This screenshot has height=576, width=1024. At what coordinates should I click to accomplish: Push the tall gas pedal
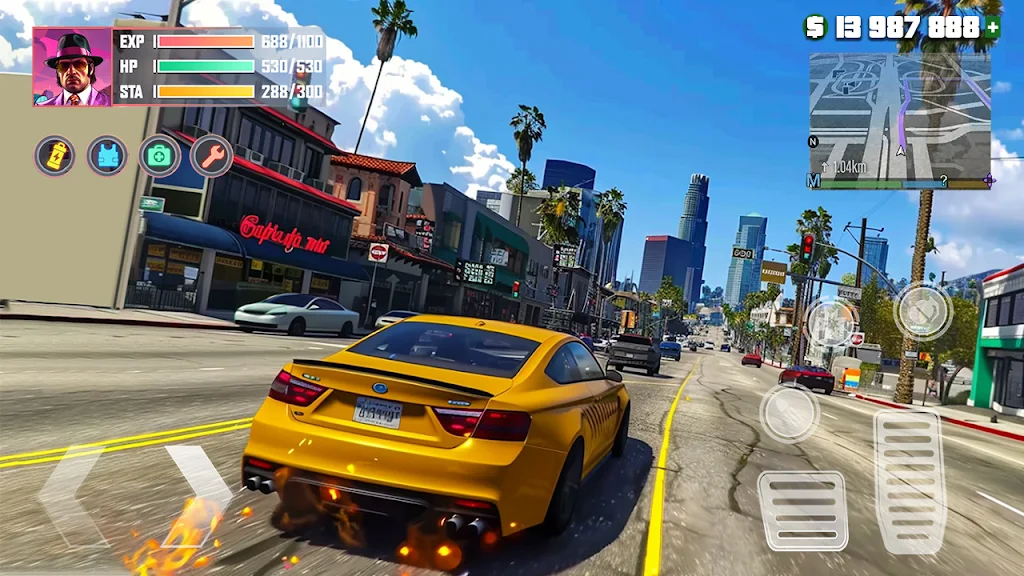[910, 481]
